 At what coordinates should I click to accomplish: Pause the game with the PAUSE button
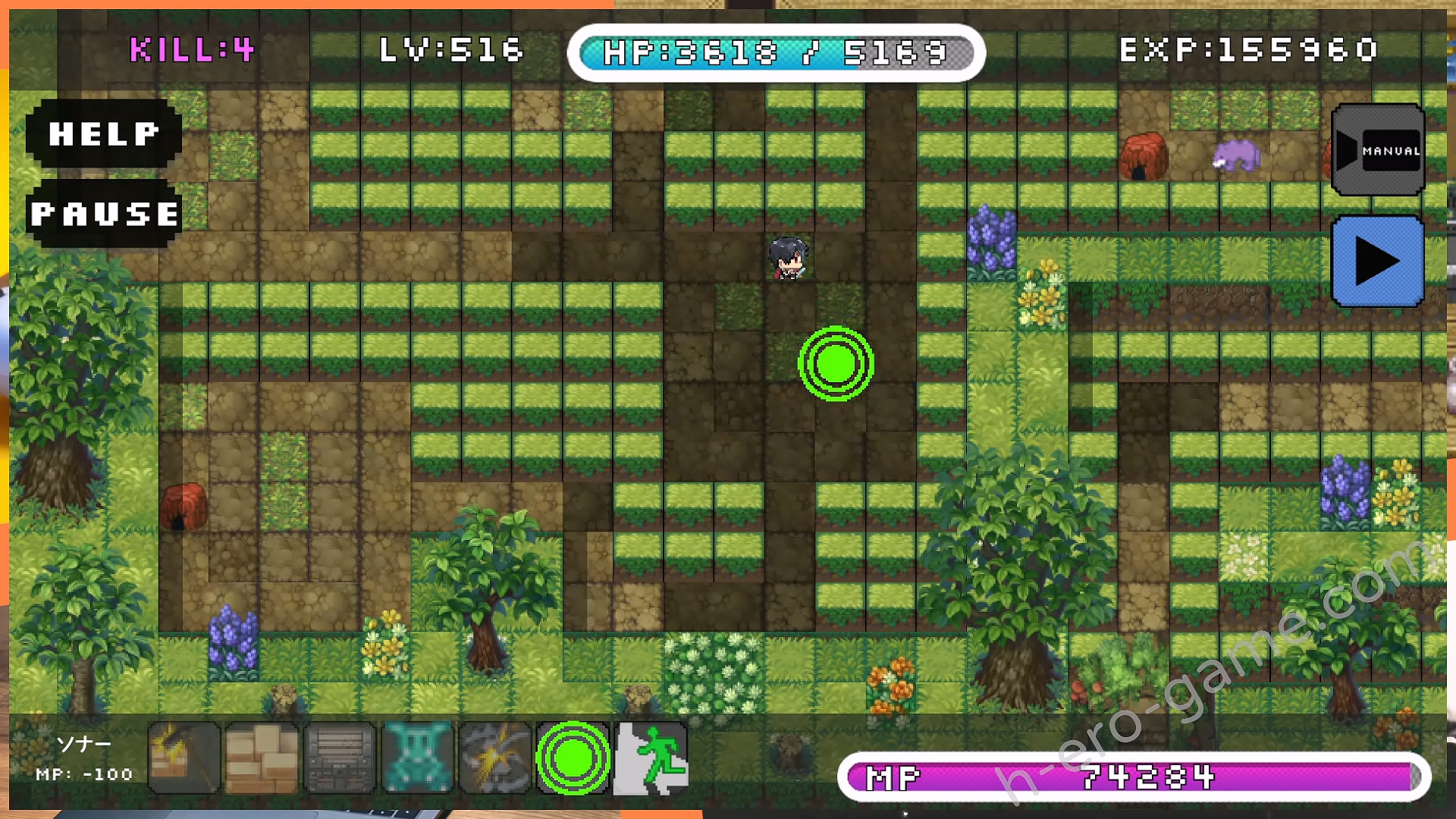[104, 214]
